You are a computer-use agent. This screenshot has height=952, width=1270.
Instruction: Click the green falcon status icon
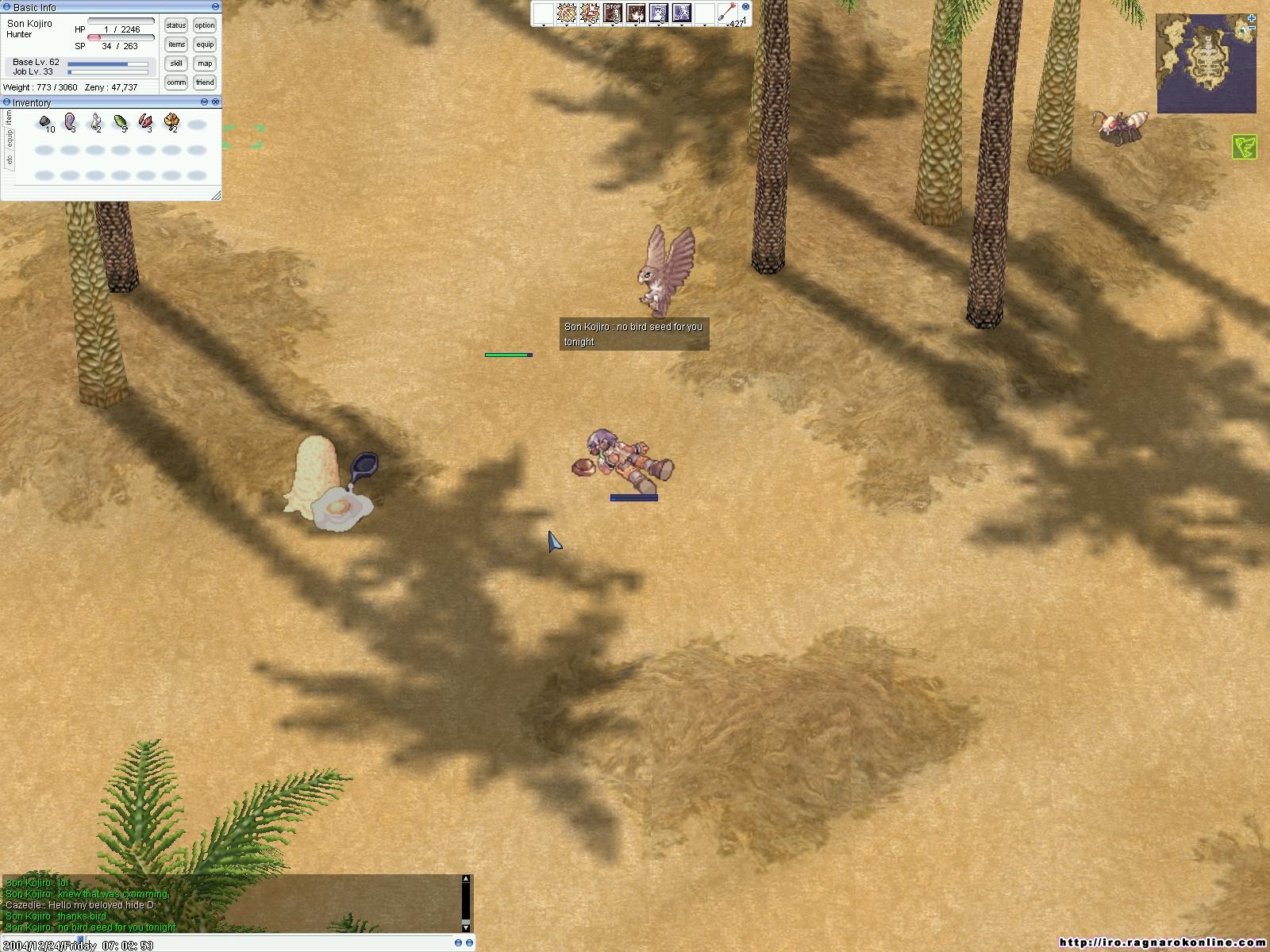(x=1244, y=147)
